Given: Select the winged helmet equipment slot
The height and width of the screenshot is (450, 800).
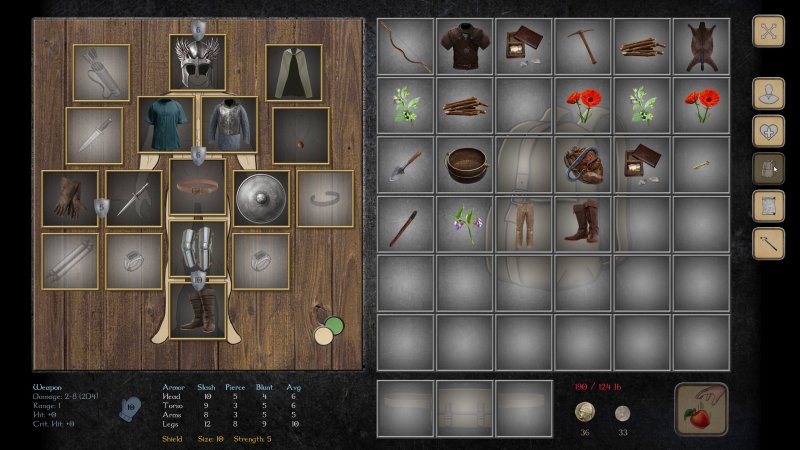Looking at the screenshot, I should tap(197, 62).
